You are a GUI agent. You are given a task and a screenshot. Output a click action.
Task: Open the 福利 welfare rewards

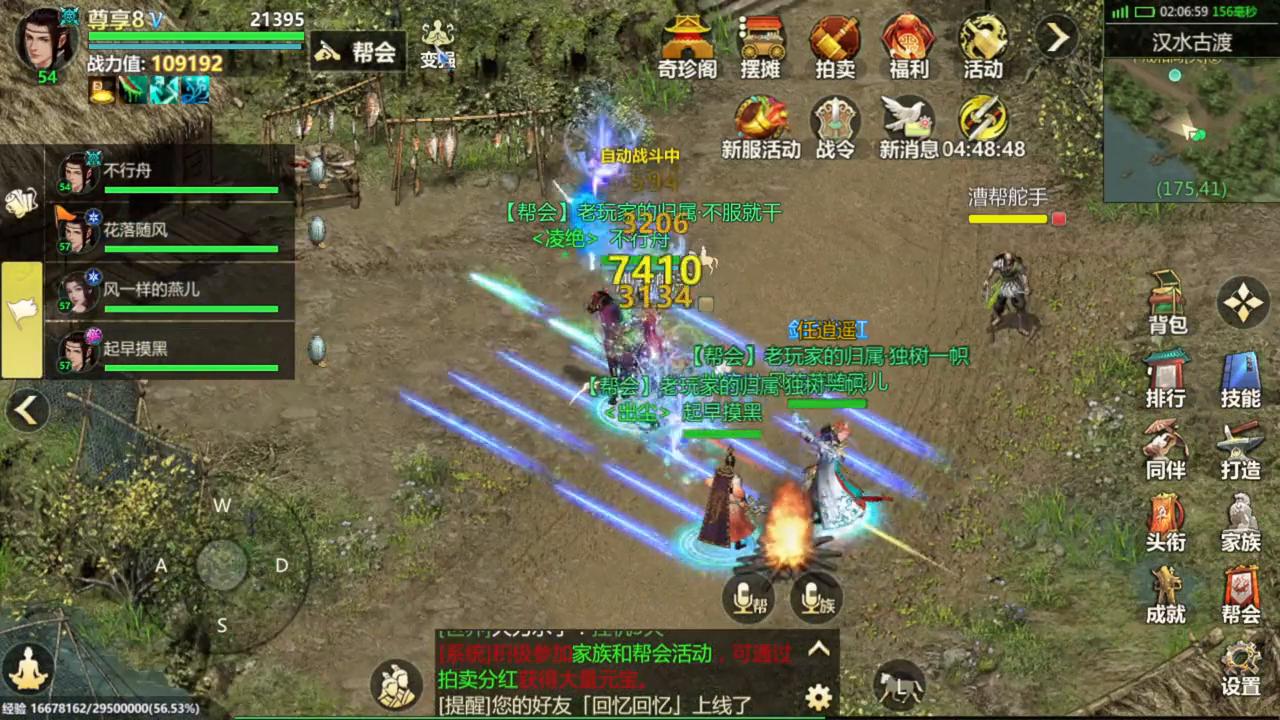[x=908, y=46]
